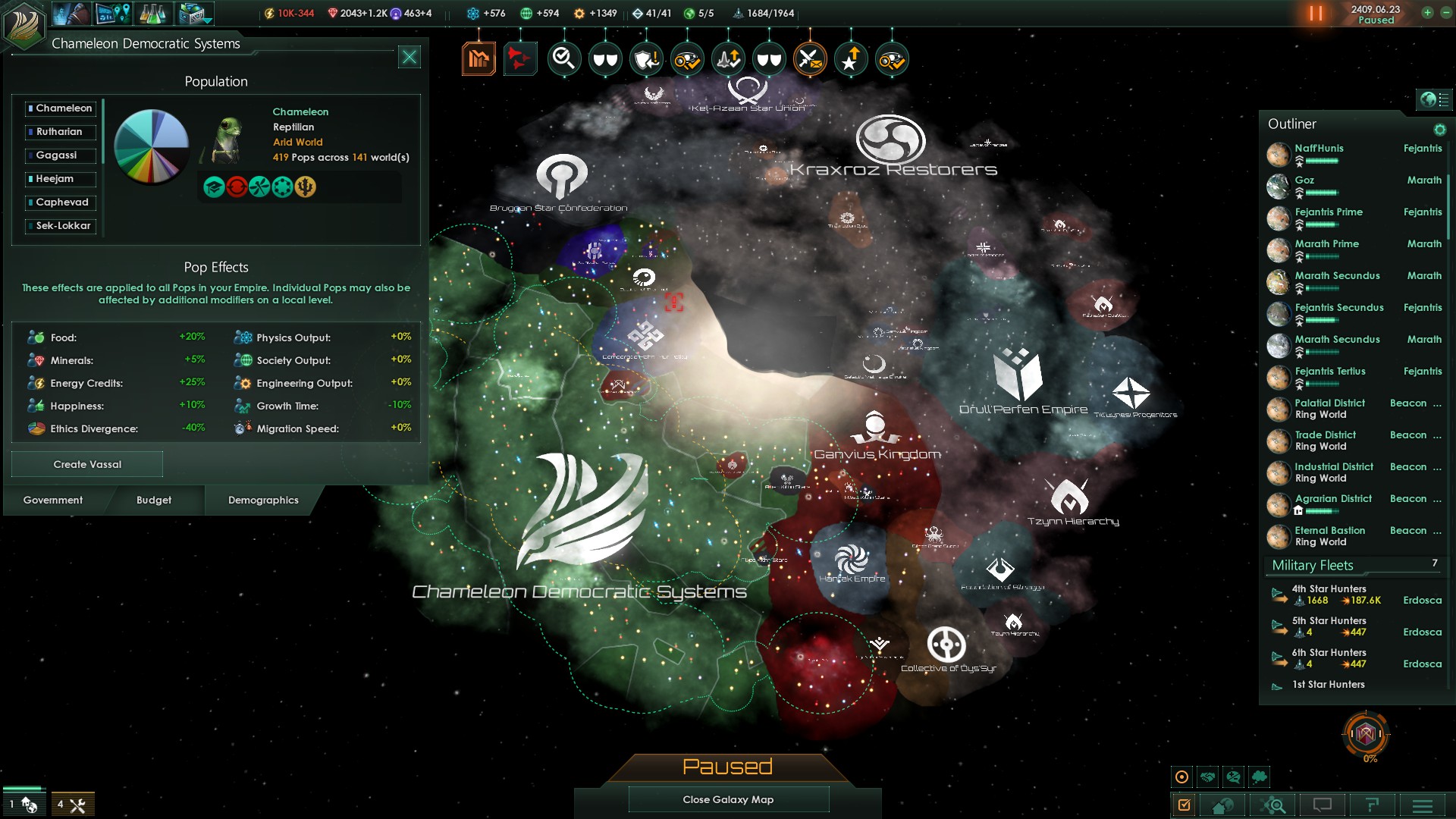Image resolution: width=1456 pixels, height=819 pixels.
Task: Open the declining bar chart alert
Action: coord(479,58)
